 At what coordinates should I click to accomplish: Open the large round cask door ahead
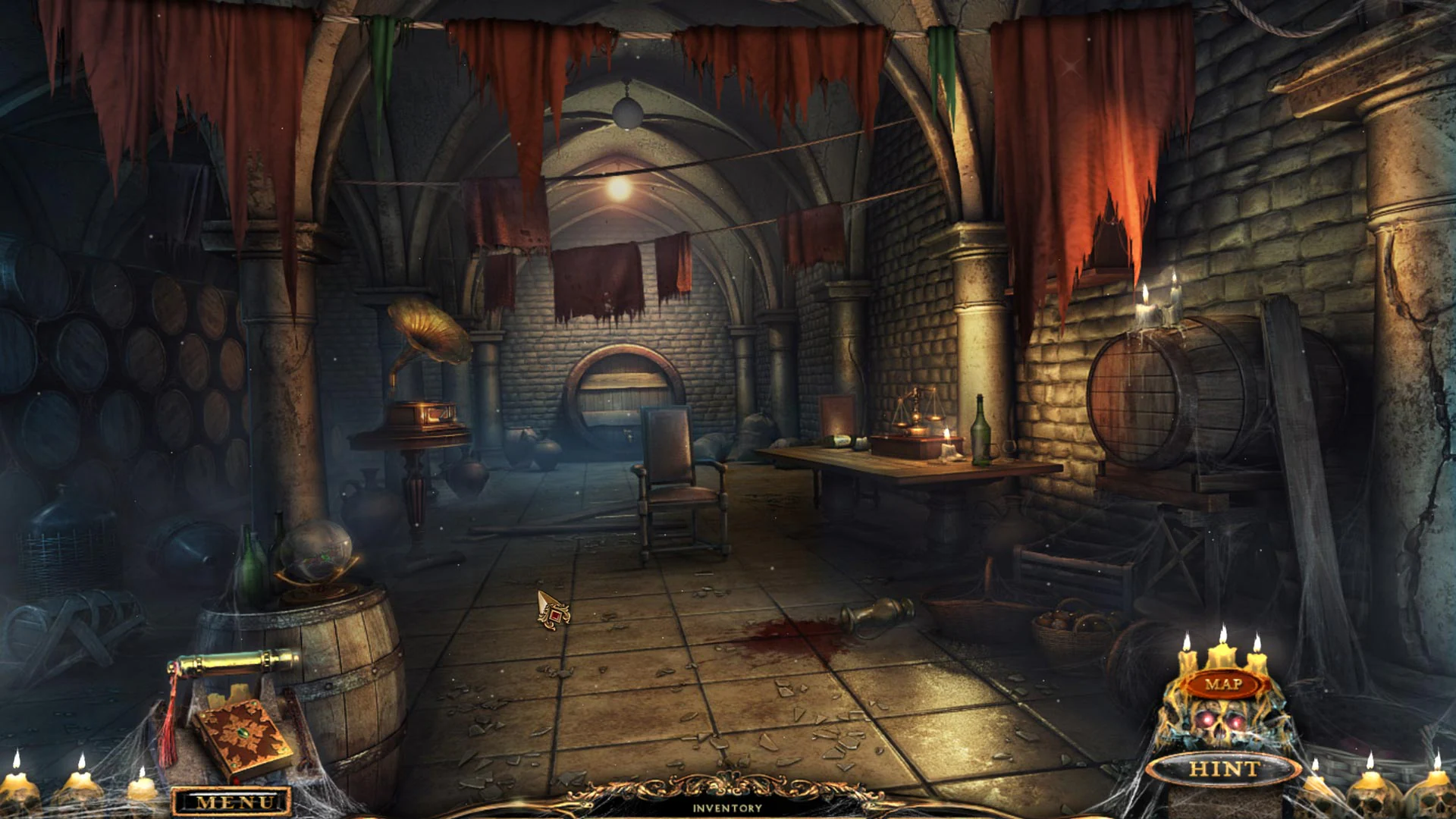click(623, 391)
